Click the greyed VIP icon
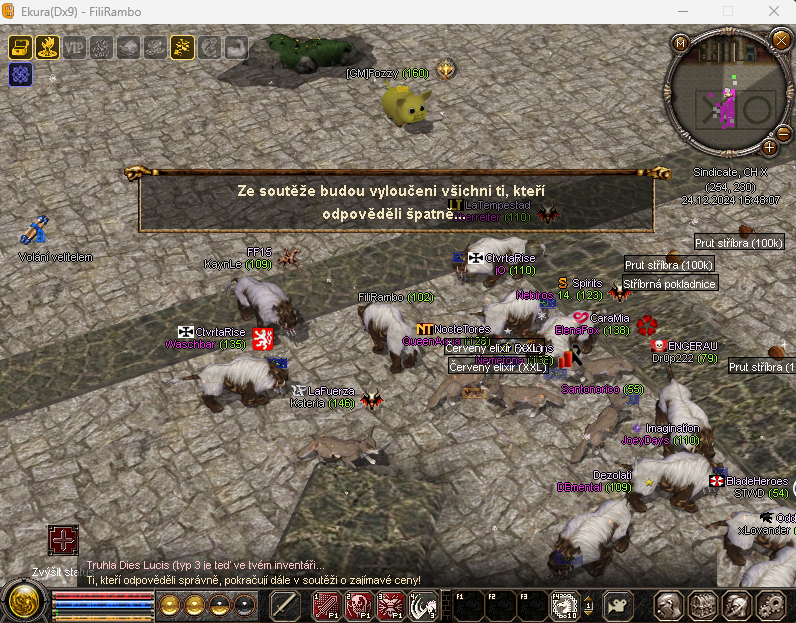The image size is (796, 623). click(75, 47)
